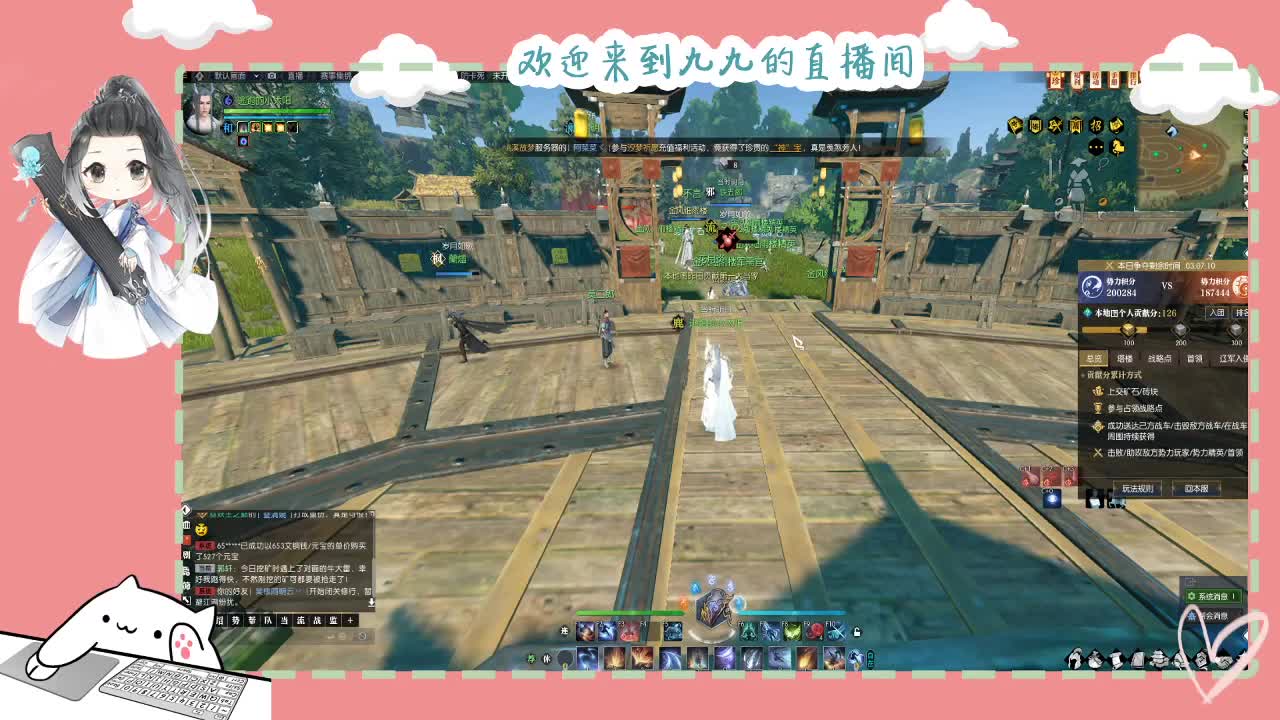Viewport: 1280px width, 720px height.
Task: Click the 100-point milestone on contribution progress bar
Action: click(1126, 330)
